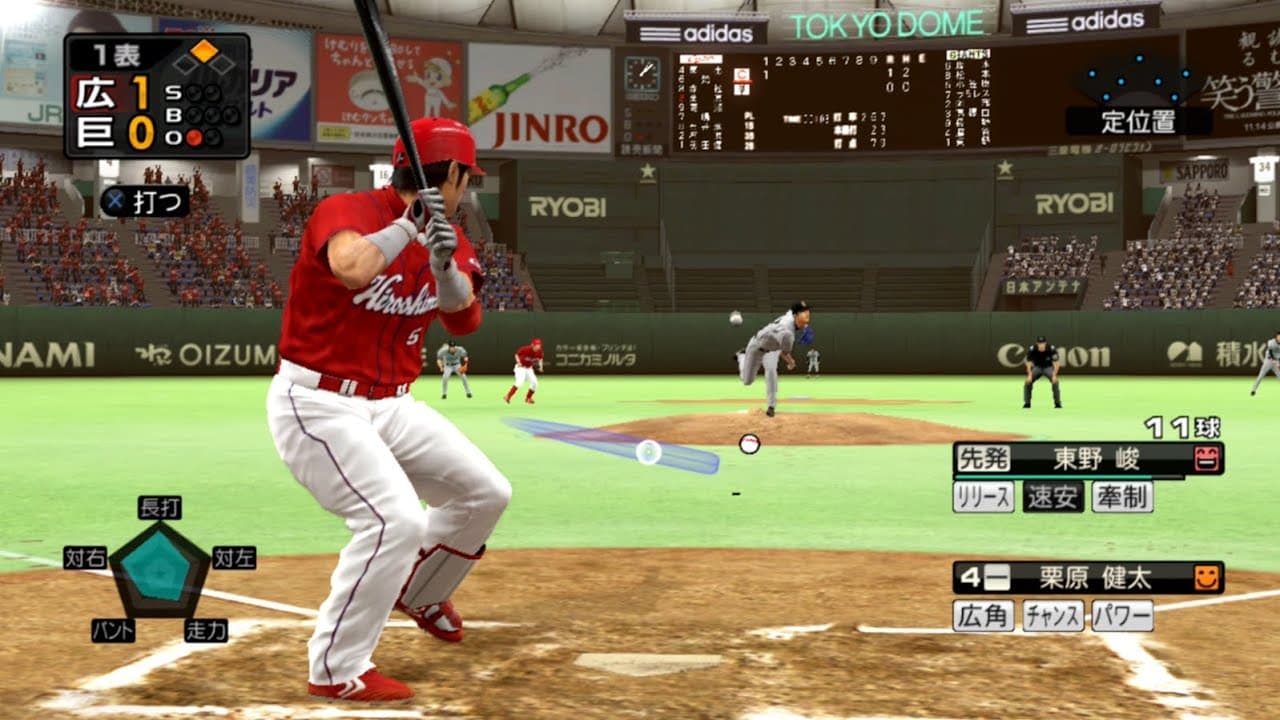1280x720 pixels.
Task: Select the チャンス clutch ability icon
Action: [1053, 617]
